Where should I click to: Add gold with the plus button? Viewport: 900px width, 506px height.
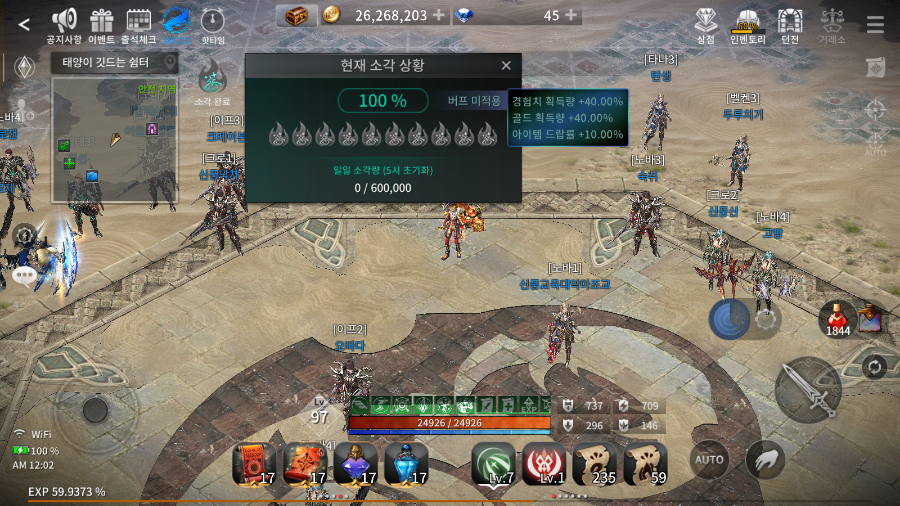(x=438, y=15)
